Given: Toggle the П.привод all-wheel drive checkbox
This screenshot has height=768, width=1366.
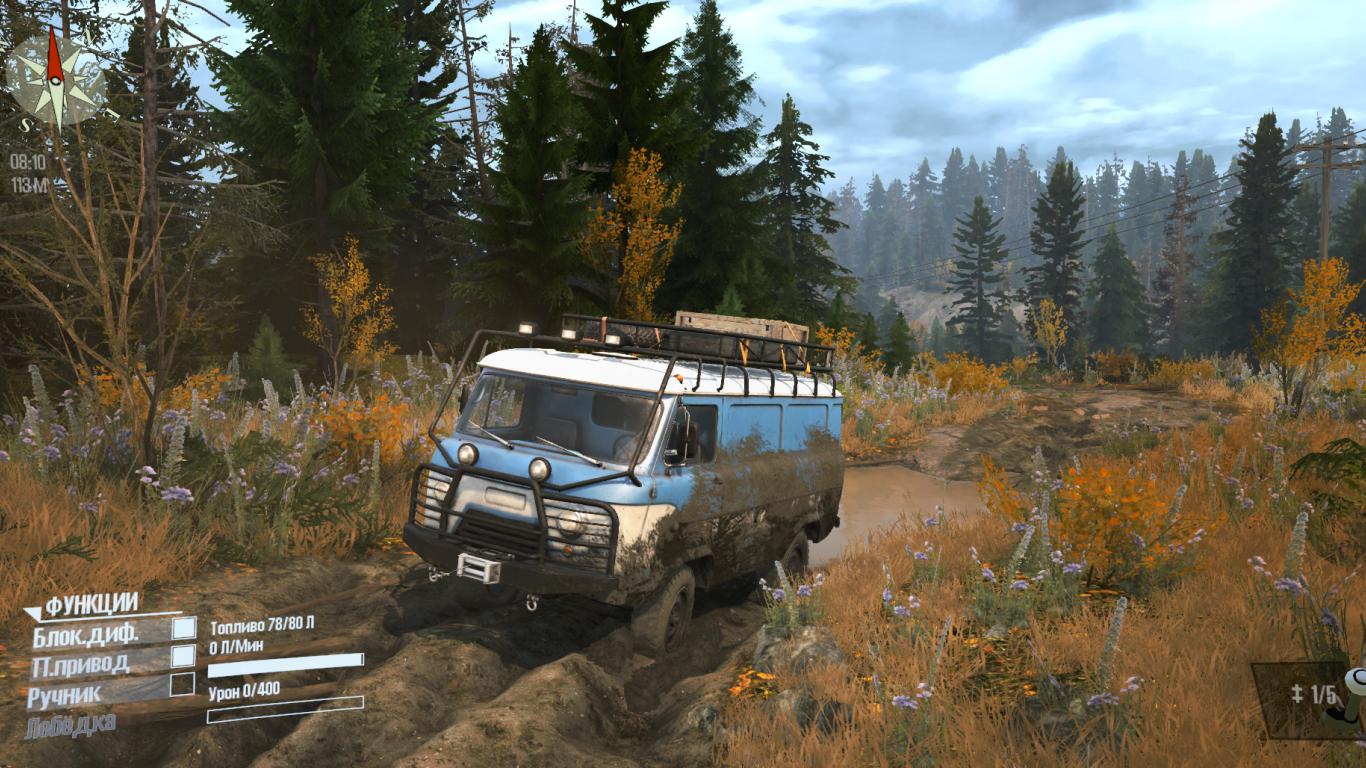Looking at the screenshot, I should [x=183, y=656].
